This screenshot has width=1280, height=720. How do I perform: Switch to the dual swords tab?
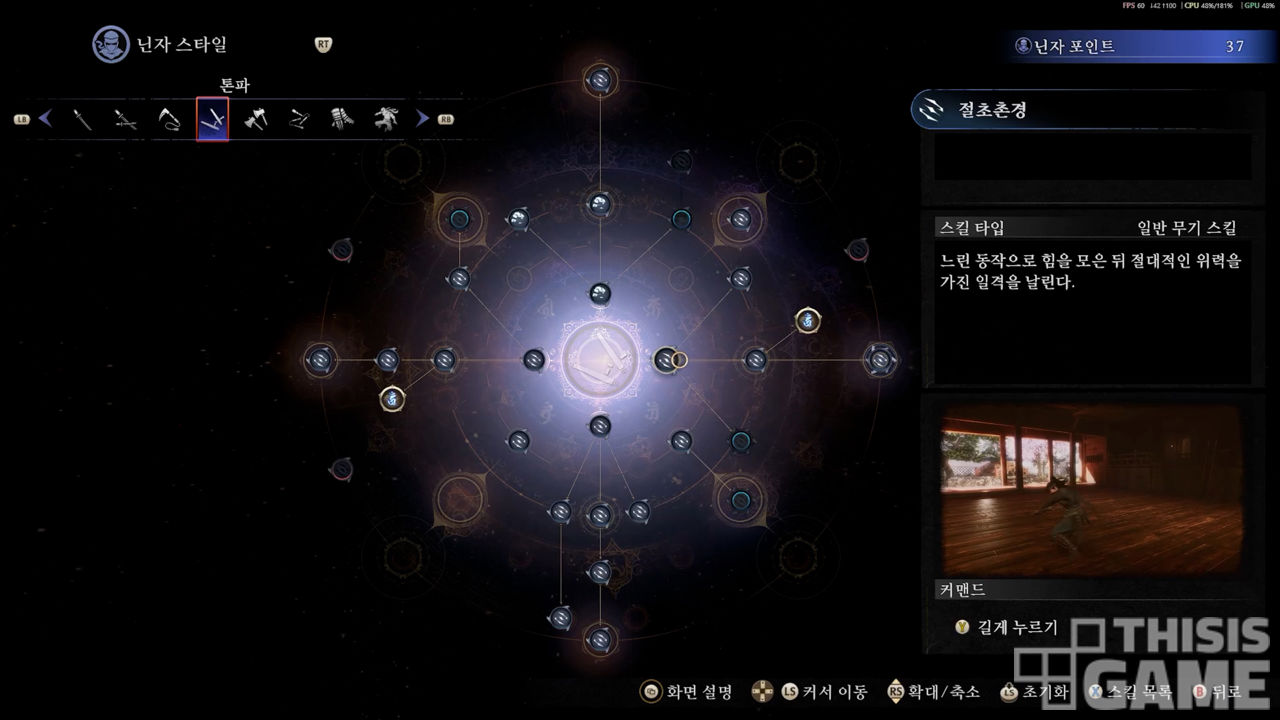point(125,120)
